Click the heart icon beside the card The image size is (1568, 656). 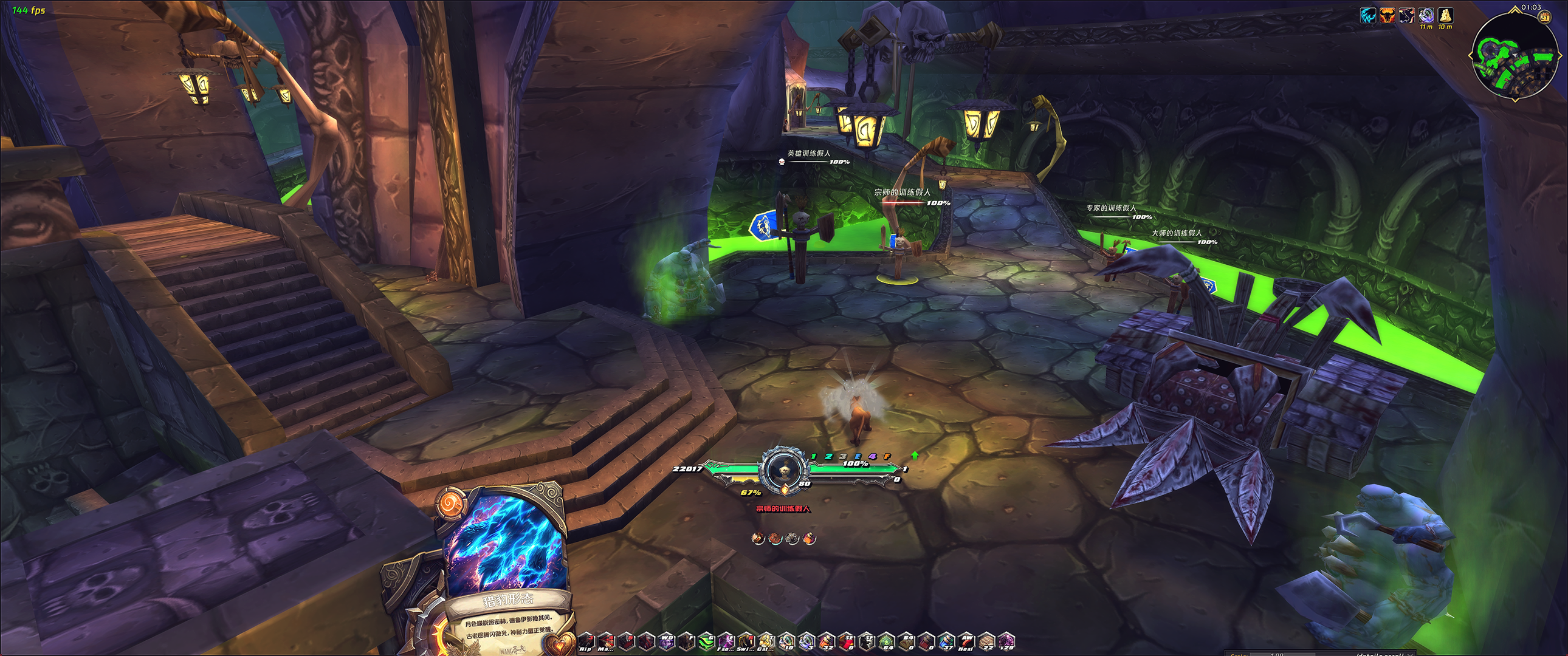[x=559, y=643]
